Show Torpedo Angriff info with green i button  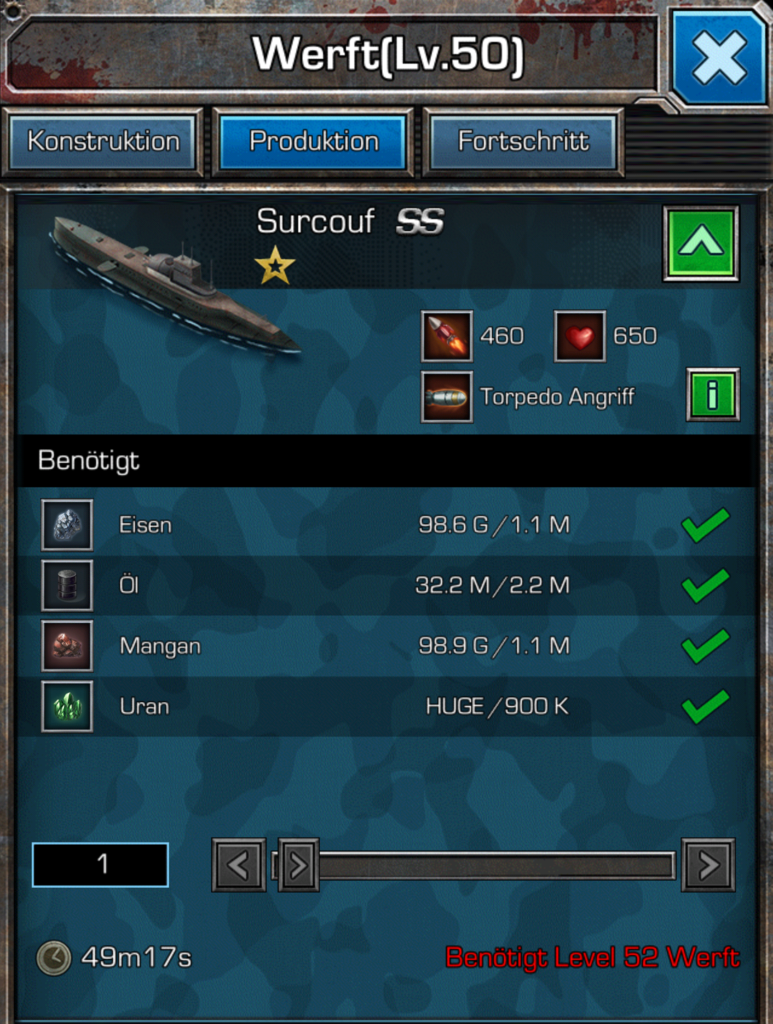[x=712, y=395]
